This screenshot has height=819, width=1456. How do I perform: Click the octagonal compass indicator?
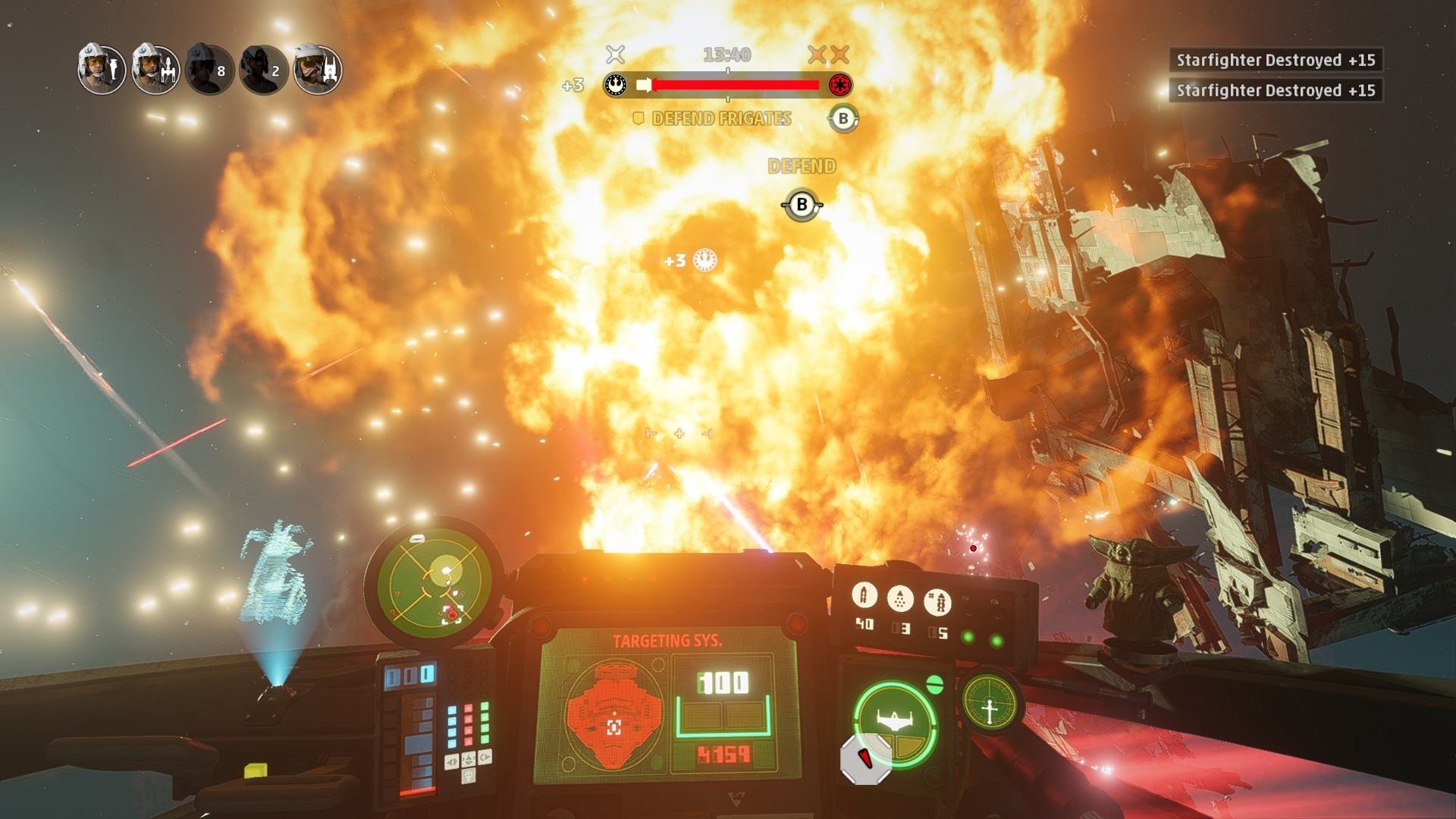866,759
